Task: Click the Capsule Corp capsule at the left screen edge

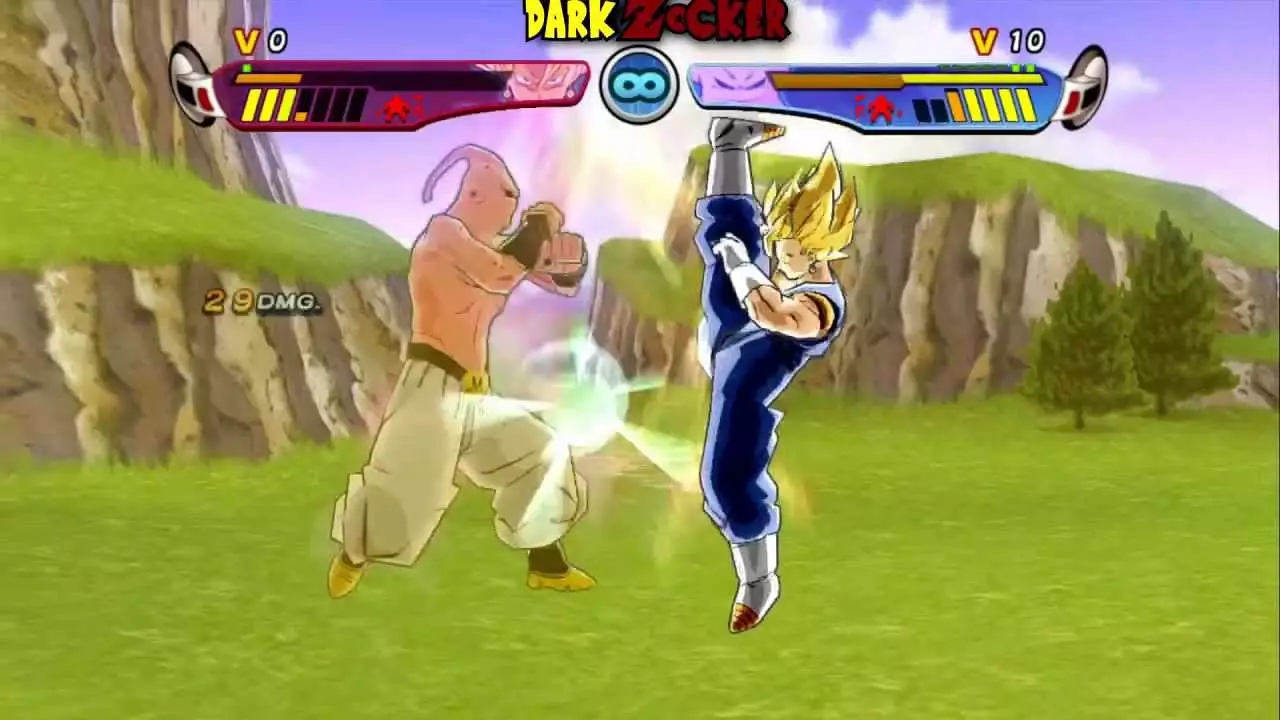Action: [x=190, y=85]
